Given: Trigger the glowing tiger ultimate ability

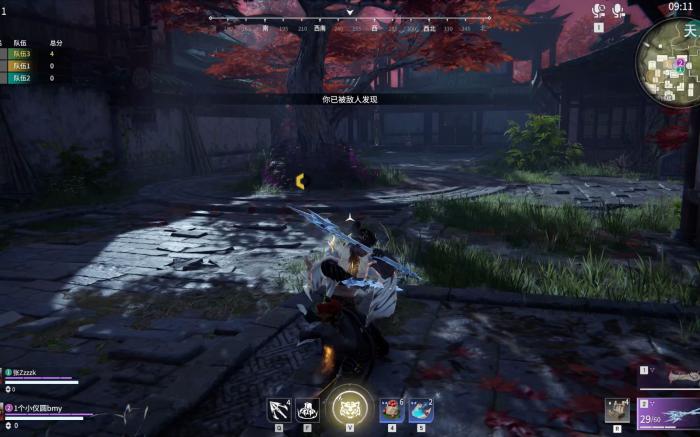Looking at the screenshot, I should (x=349, y=406).
